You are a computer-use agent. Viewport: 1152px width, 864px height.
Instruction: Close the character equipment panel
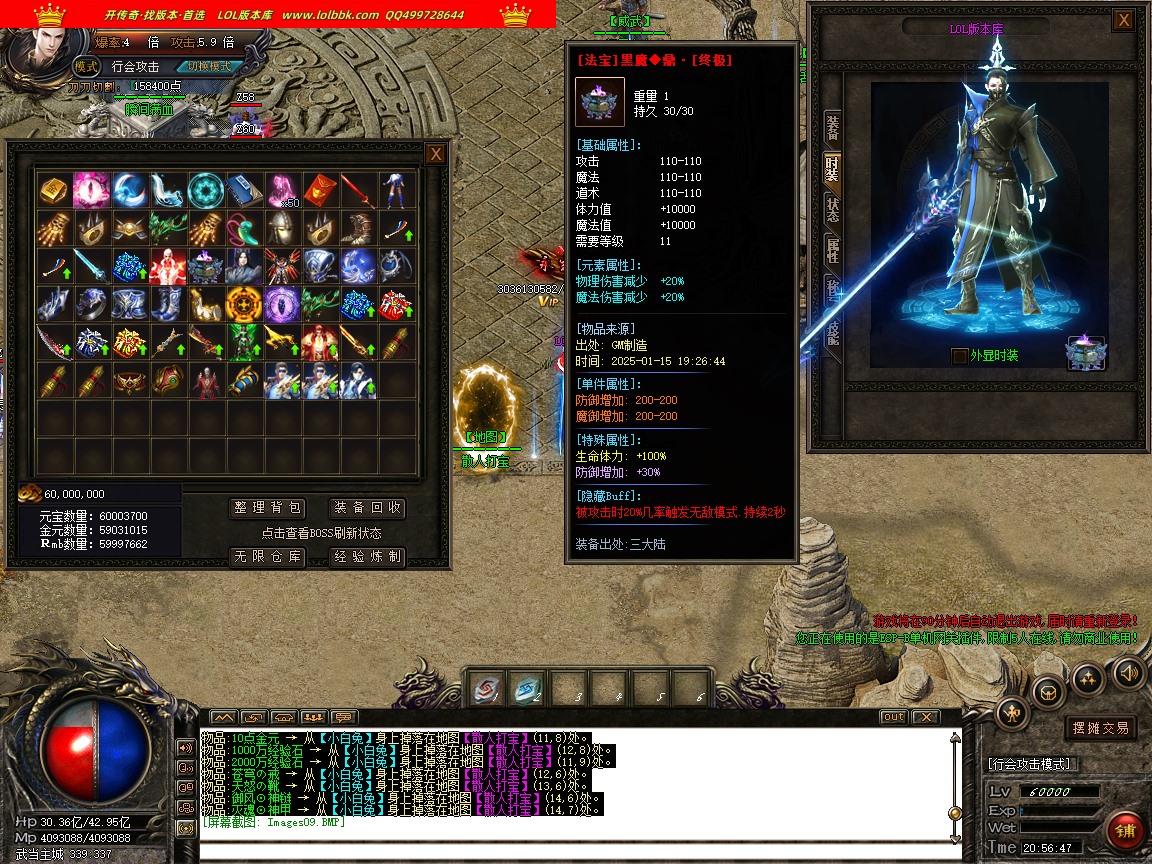1124,20
